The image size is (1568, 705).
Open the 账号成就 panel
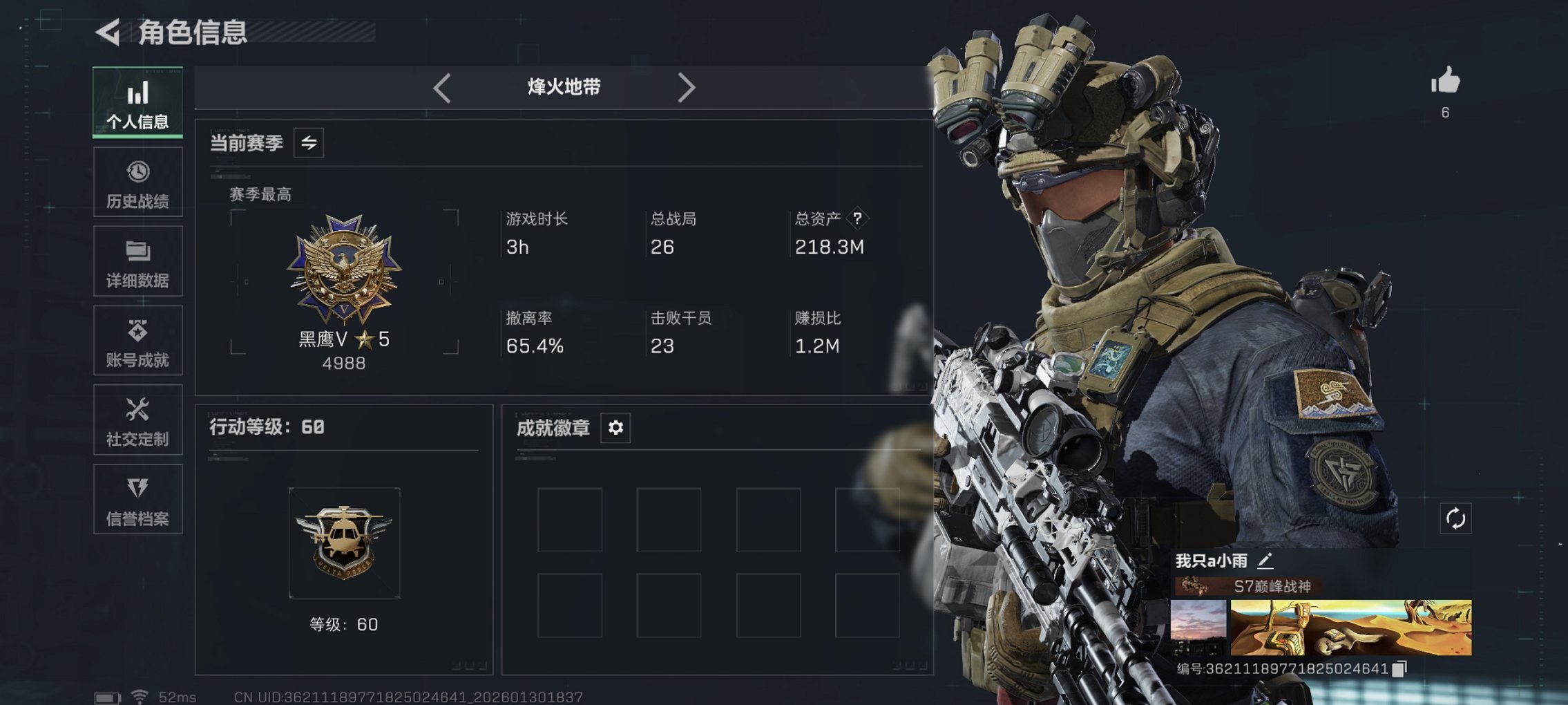(137, 341)
